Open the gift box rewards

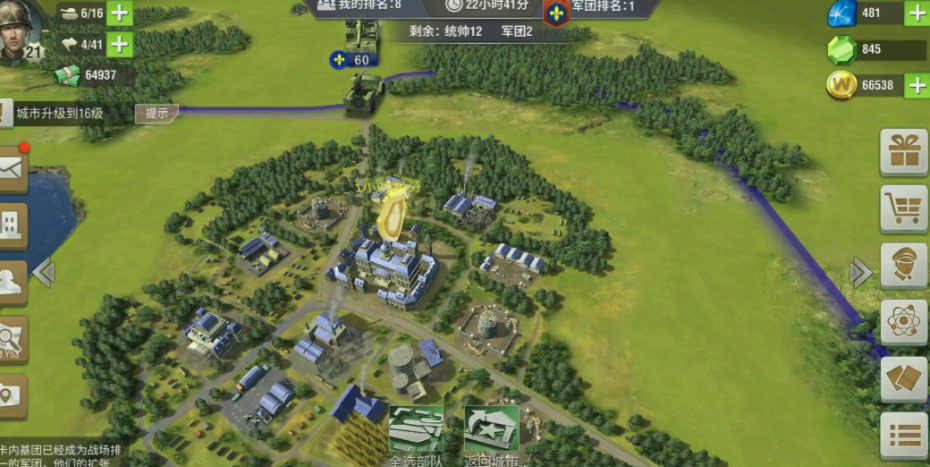click(903, 152)
